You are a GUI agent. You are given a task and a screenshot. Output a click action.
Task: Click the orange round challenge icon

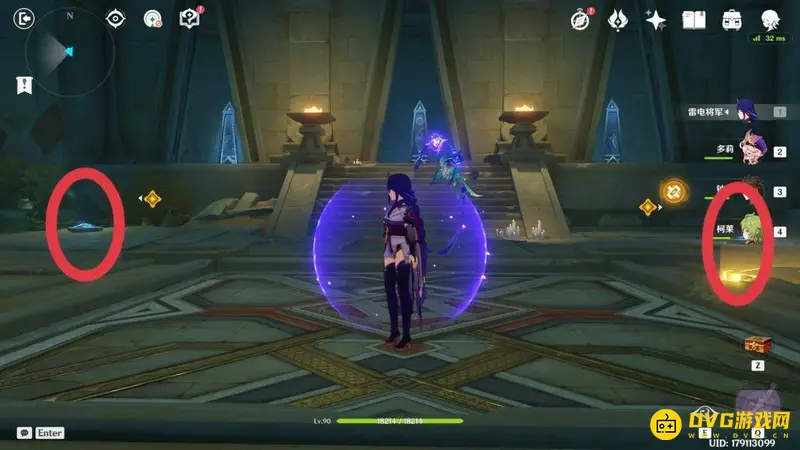pos(674,188)
